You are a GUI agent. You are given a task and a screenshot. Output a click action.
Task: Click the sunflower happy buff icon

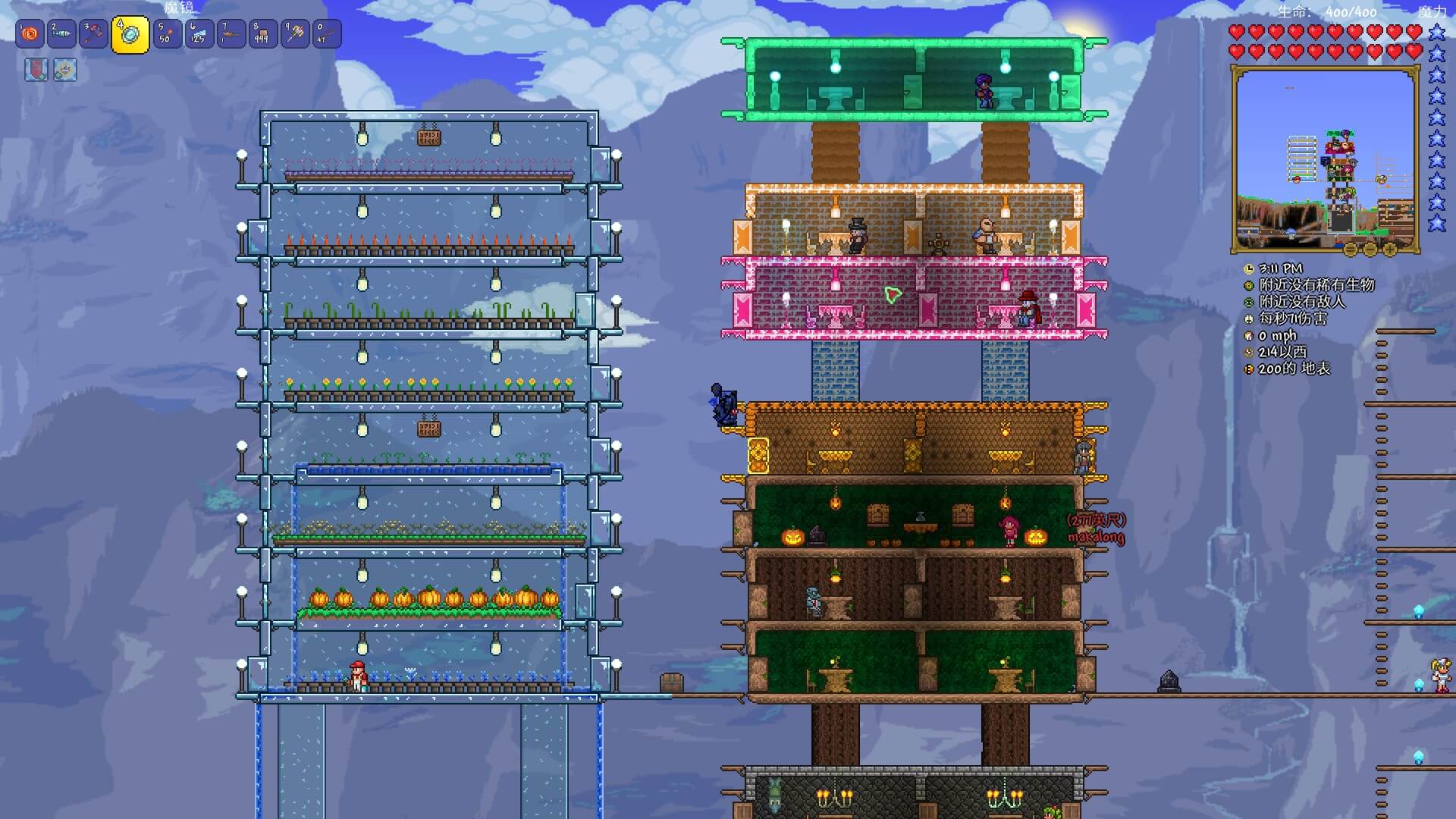click(x=65, y=70)
